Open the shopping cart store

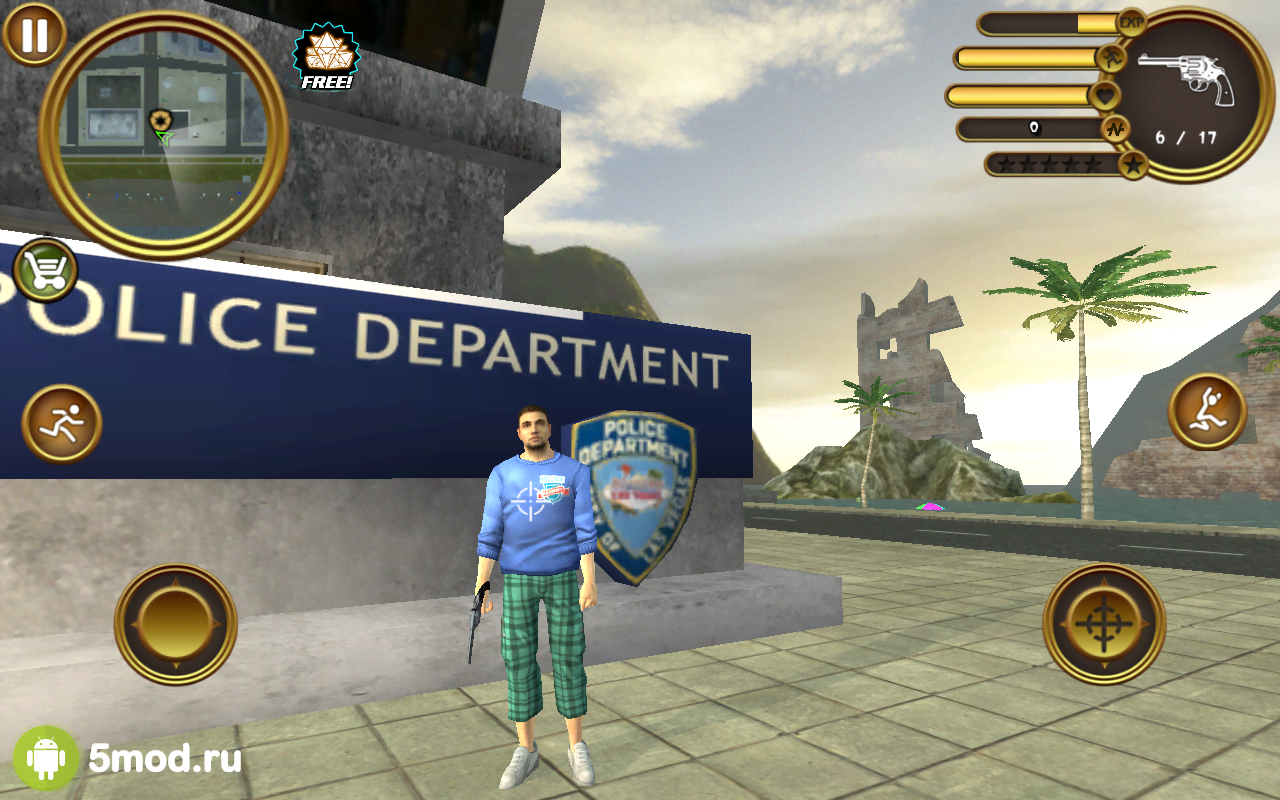click(x=46, y=270)
